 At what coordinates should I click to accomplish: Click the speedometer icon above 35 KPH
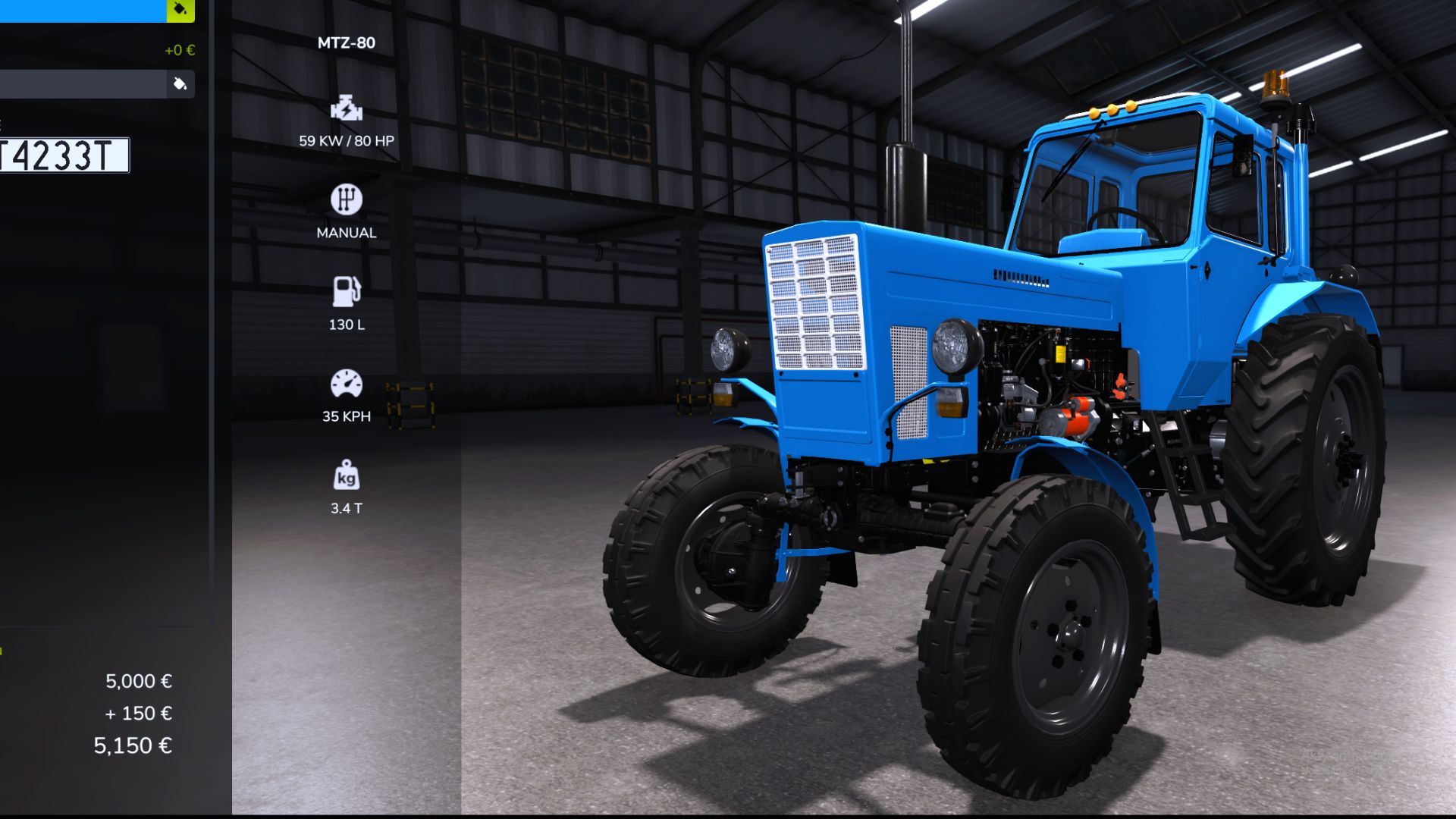click(x=347, y=384)
